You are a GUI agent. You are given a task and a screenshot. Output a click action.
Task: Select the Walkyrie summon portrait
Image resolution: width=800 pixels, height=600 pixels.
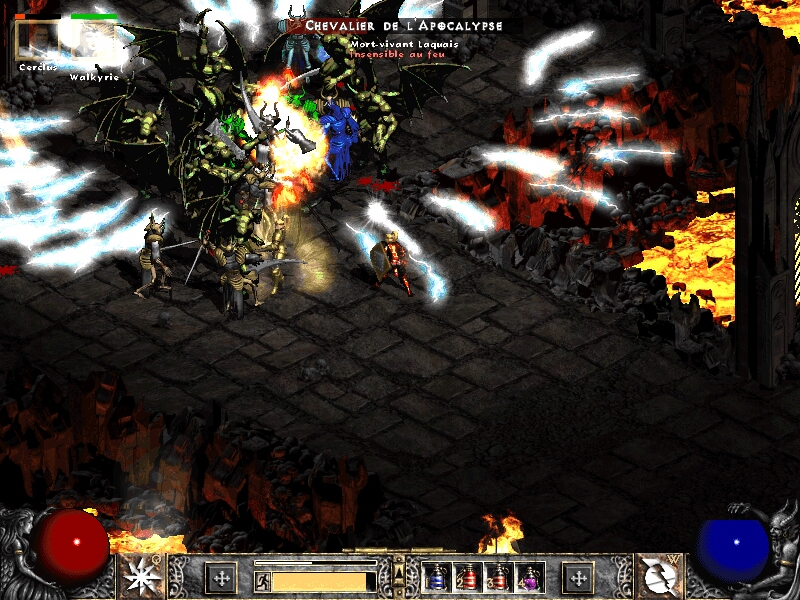click(93, 42)
